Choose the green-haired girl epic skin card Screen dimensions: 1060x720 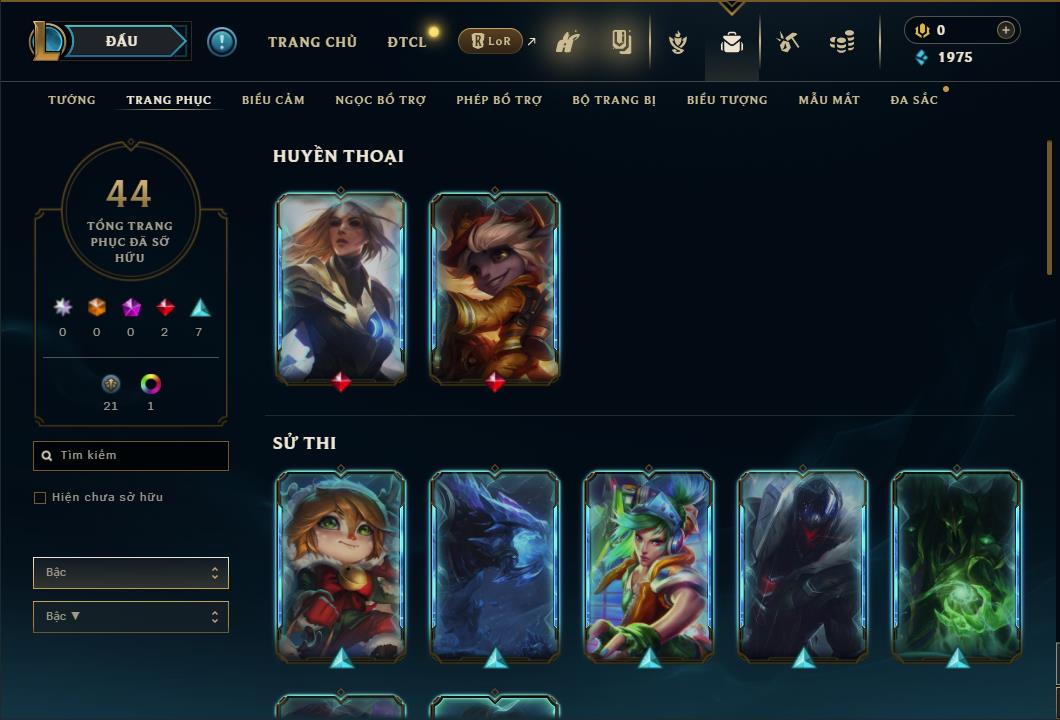[x=649, y=565]
